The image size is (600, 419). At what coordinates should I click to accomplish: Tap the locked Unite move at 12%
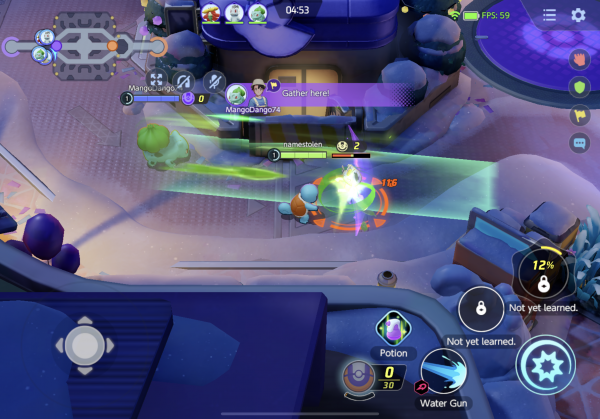click(542, 275)
